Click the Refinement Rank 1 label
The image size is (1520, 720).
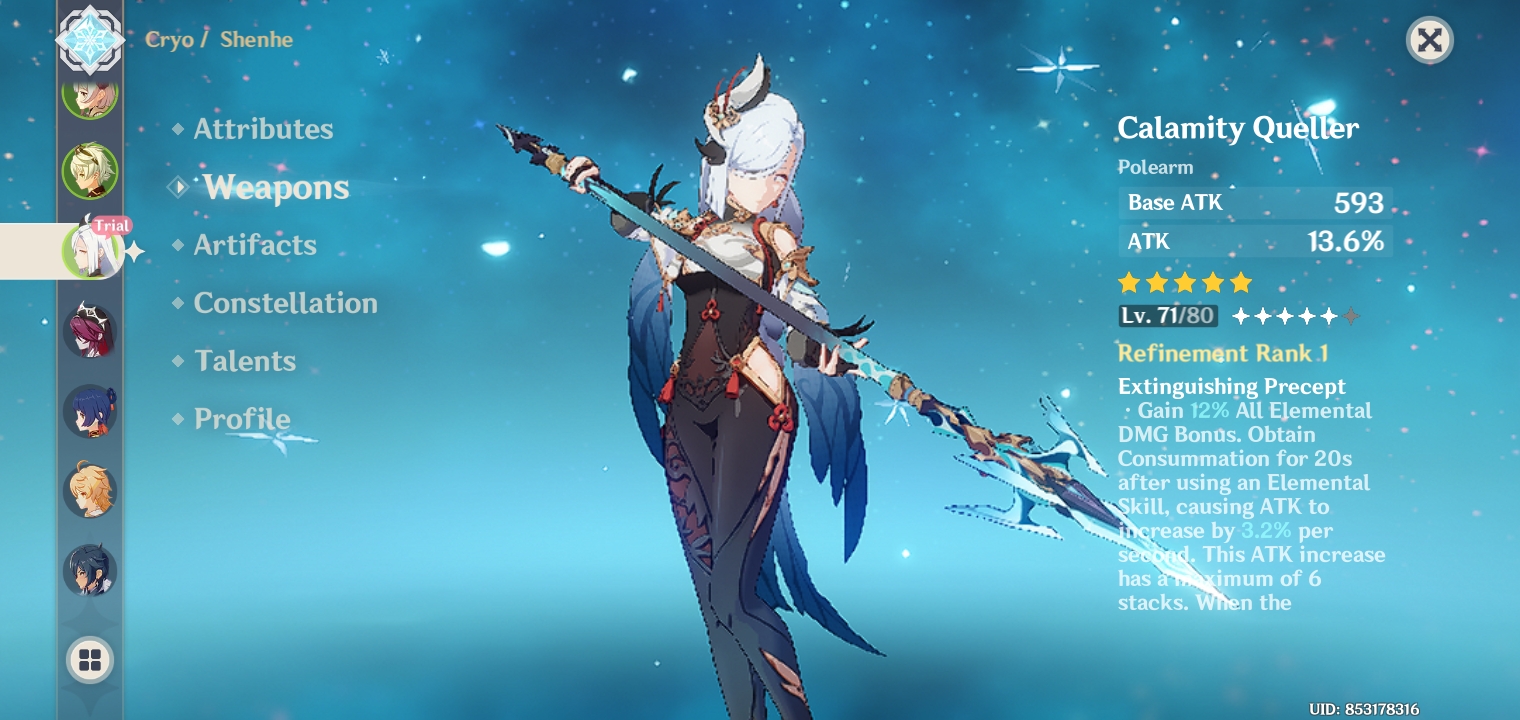[x=1223, y=353]
